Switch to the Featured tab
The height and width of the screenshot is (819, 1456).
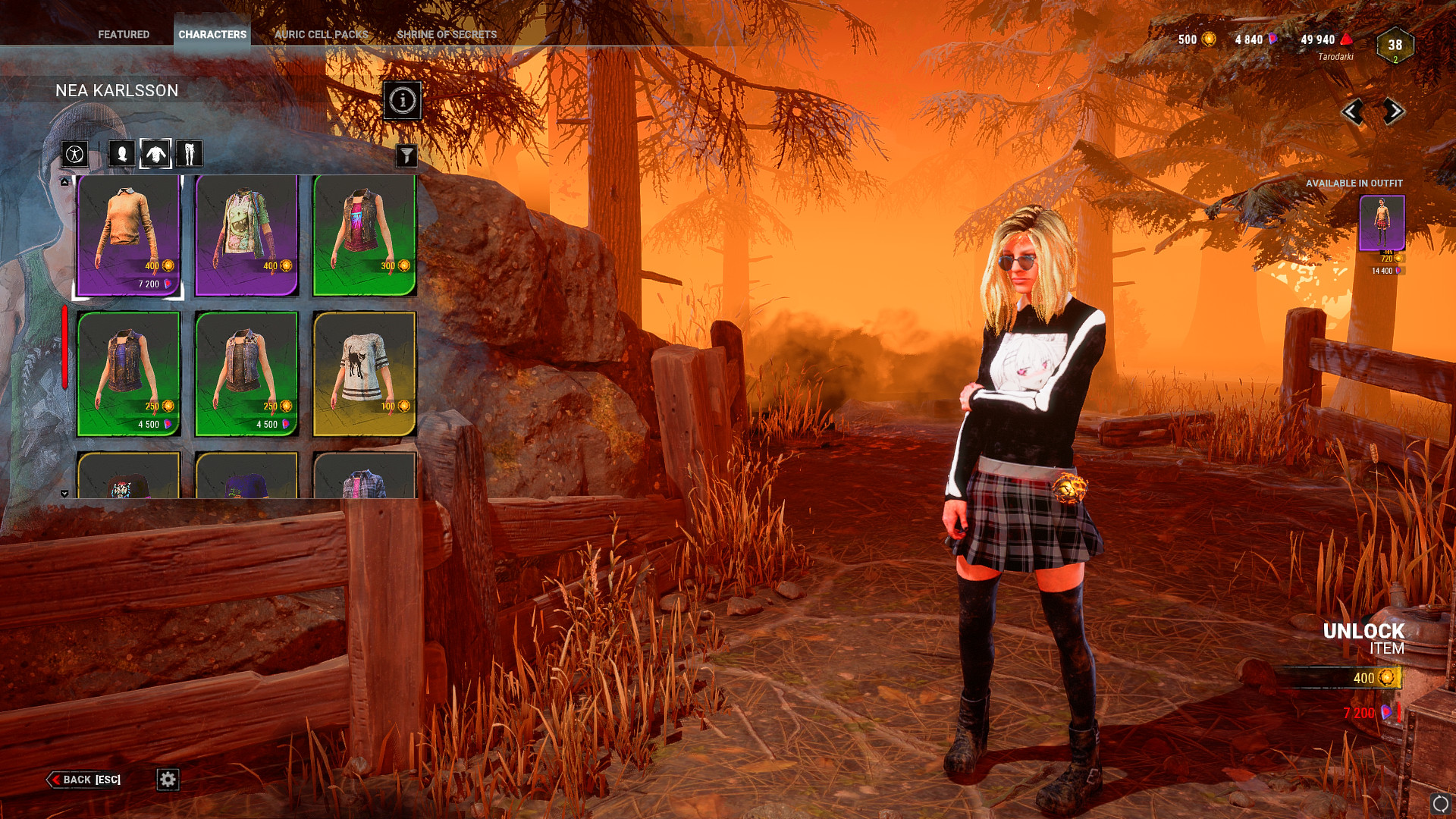tap(124, 33)
